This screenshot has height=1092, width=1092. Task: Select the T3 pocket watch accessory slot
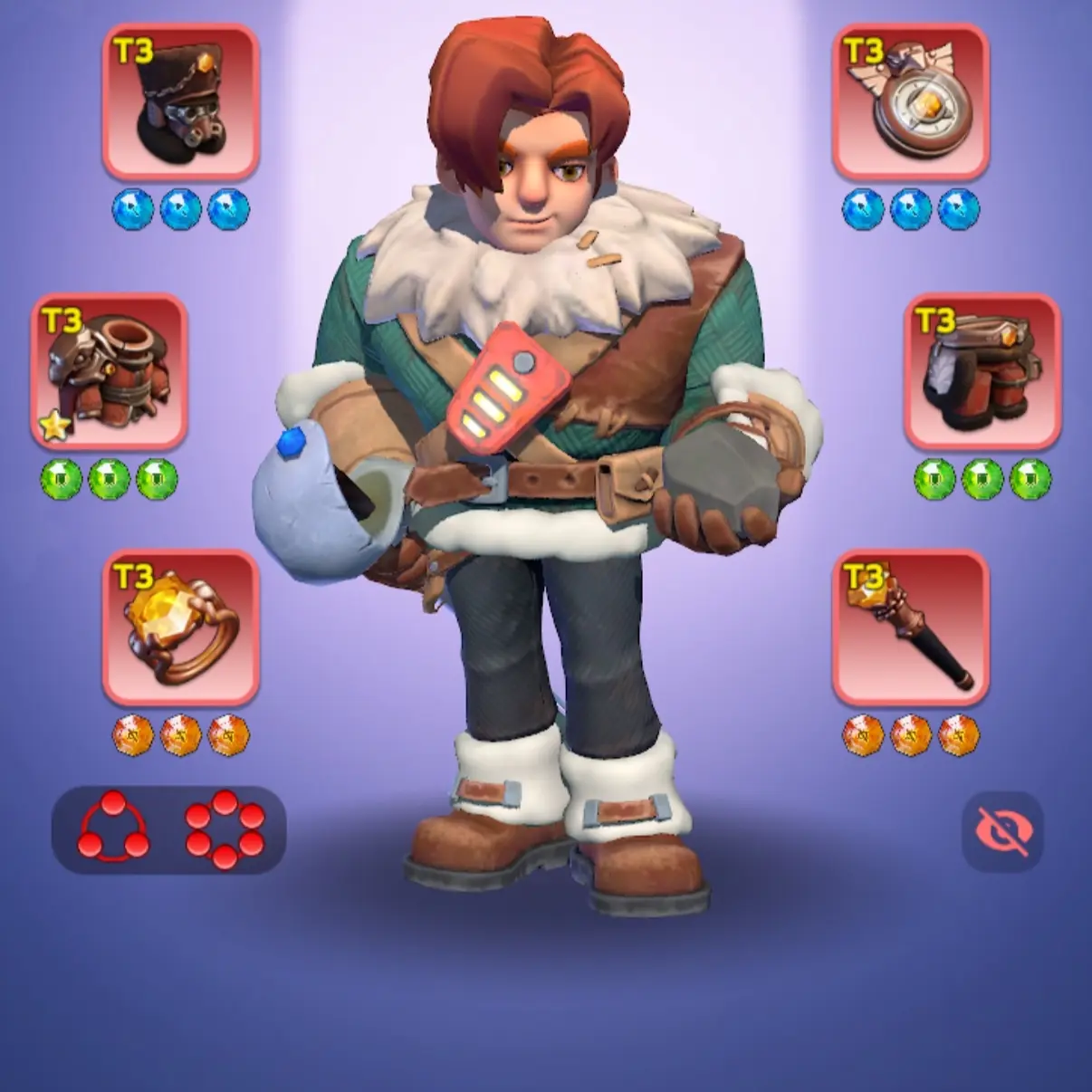910,101
